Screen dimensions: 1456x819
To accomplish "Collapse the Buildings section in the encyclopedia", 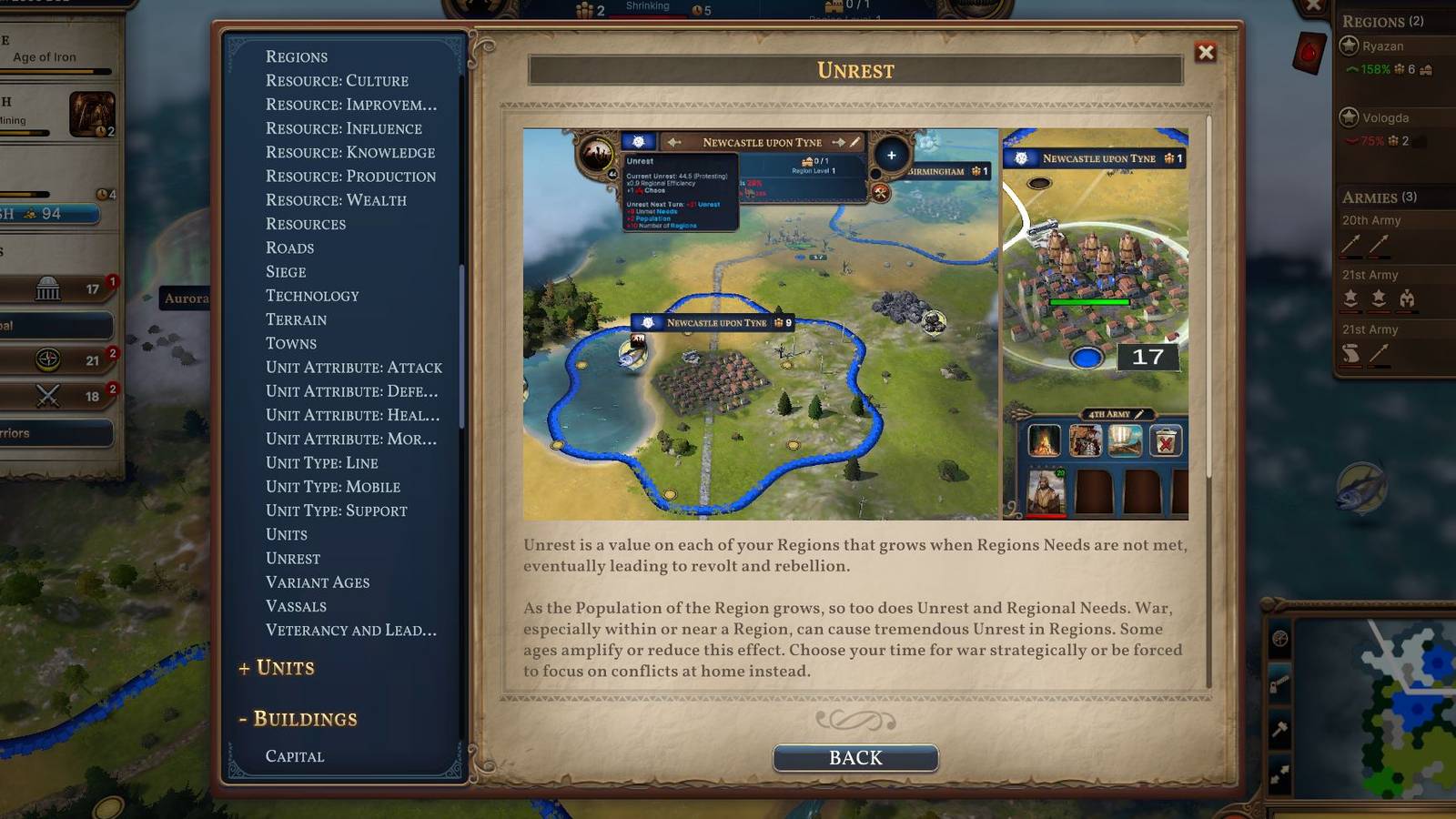I will coord(296,718).
